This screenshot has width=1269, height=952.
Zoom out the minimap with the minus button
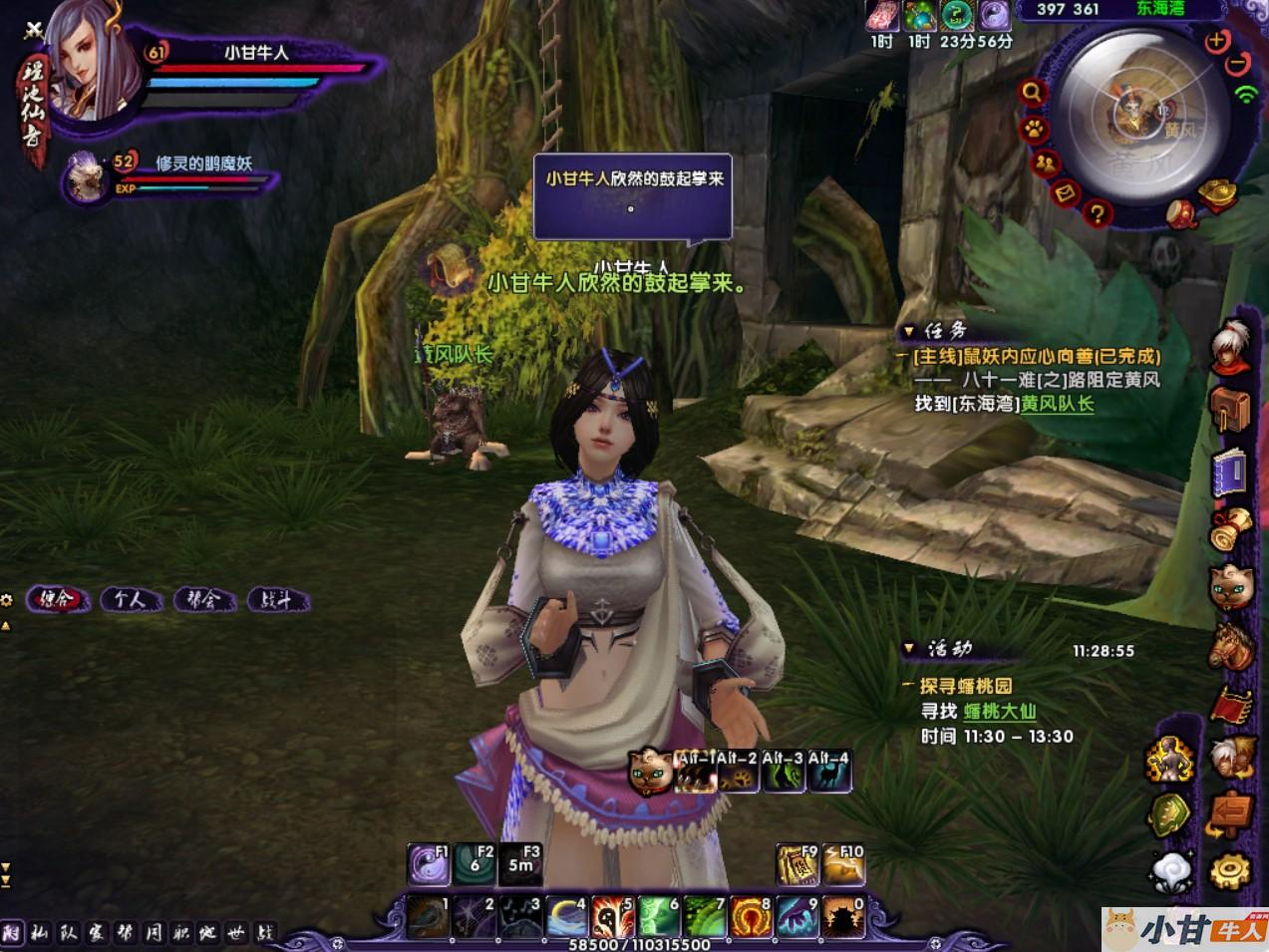tap(1237, 64)
